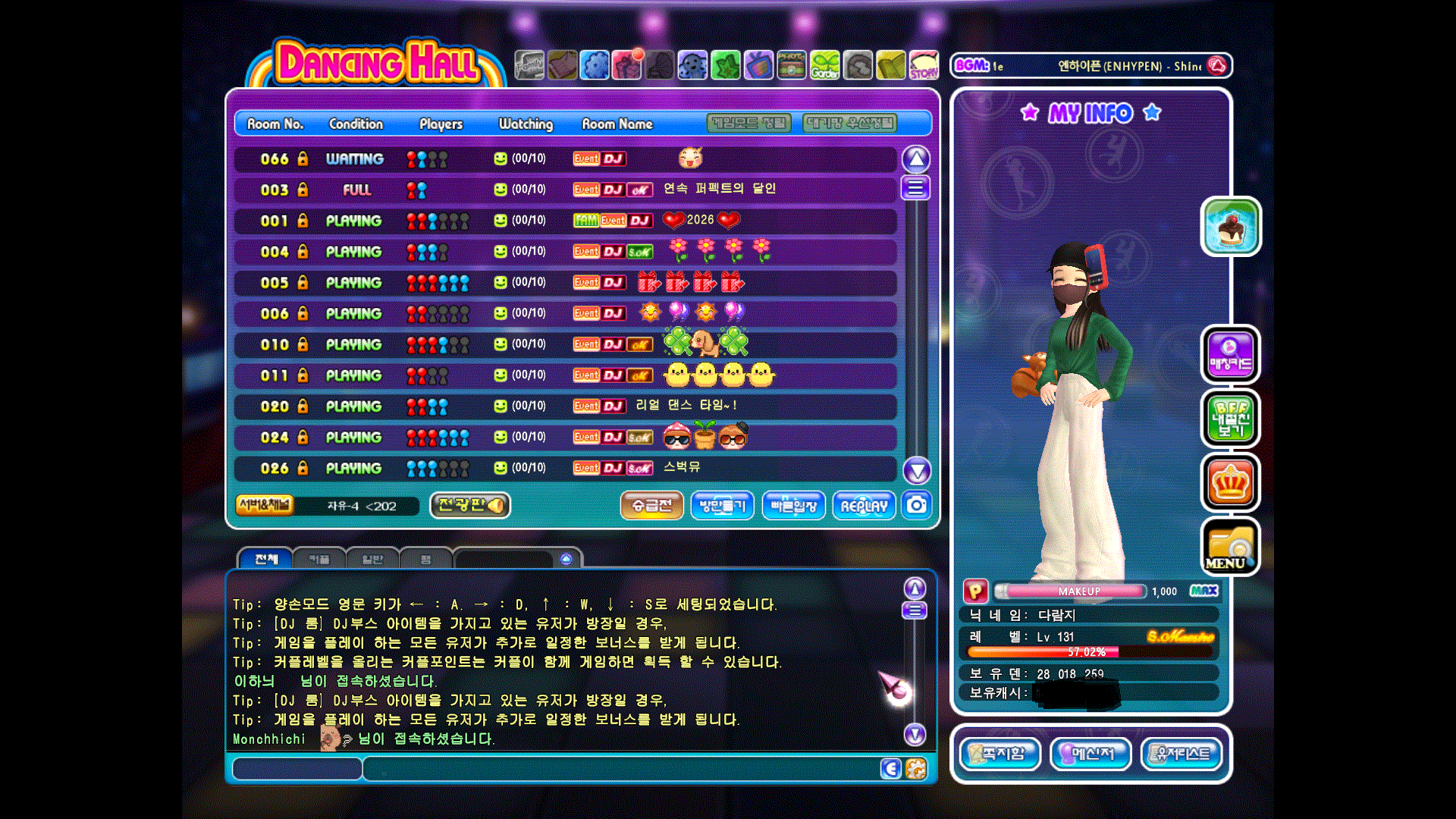Select room 026 named 스벅유
Image resolution: width=1456 pixels, height=819 pixels.
coord(565,469)
